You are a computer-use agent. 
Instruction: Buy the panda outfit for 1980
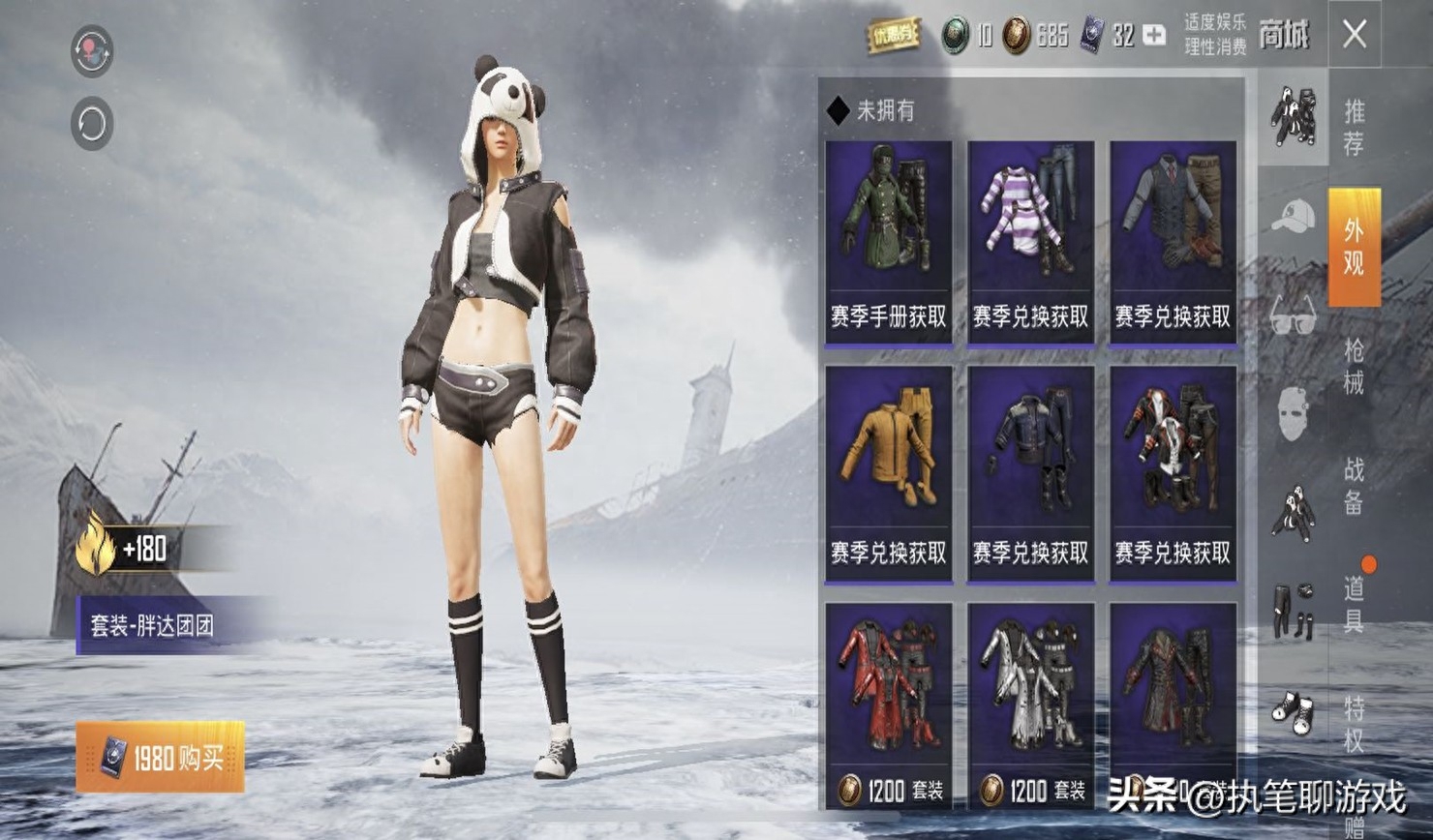coord(161,757)
